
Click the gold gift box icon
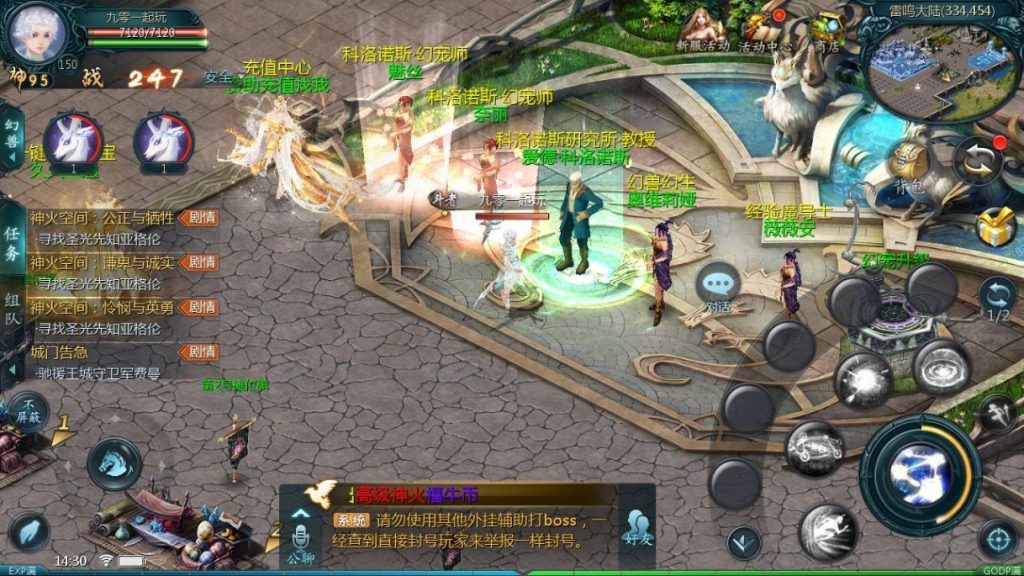996,228
